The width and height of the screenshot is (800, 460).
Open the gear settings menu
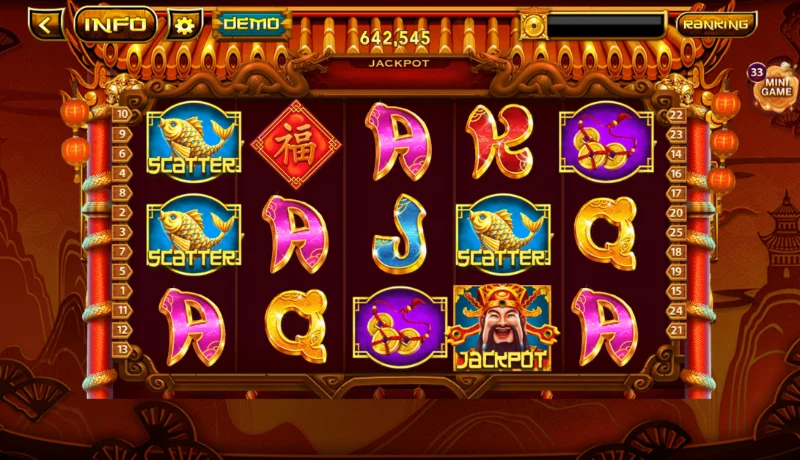click(184, 24)
